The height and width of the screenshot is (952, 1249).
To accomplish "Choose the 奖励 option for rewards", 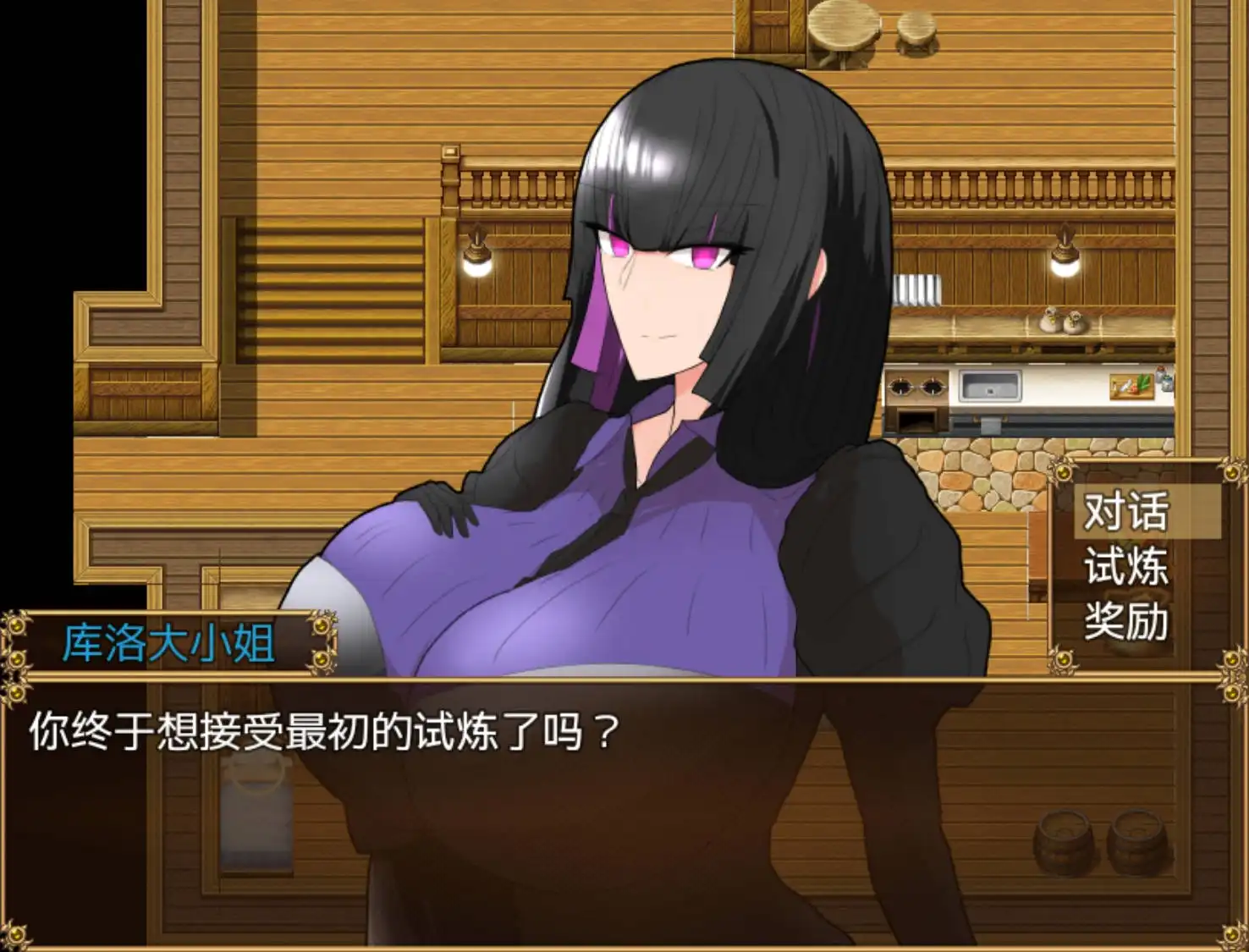I will (1126, 626).
